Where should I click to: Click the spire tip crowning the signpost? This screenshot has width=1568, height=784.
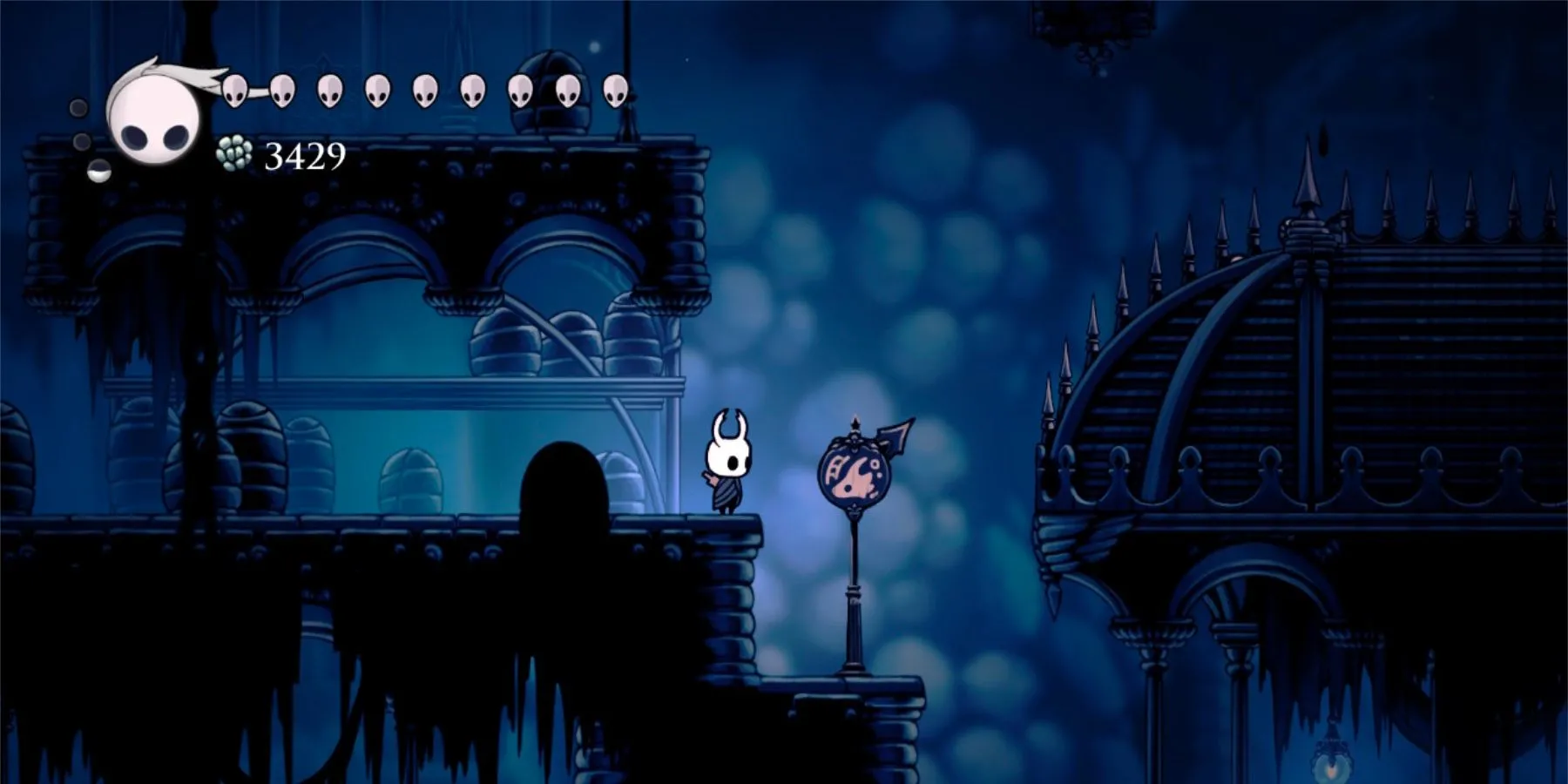click(x=855, y=421)
